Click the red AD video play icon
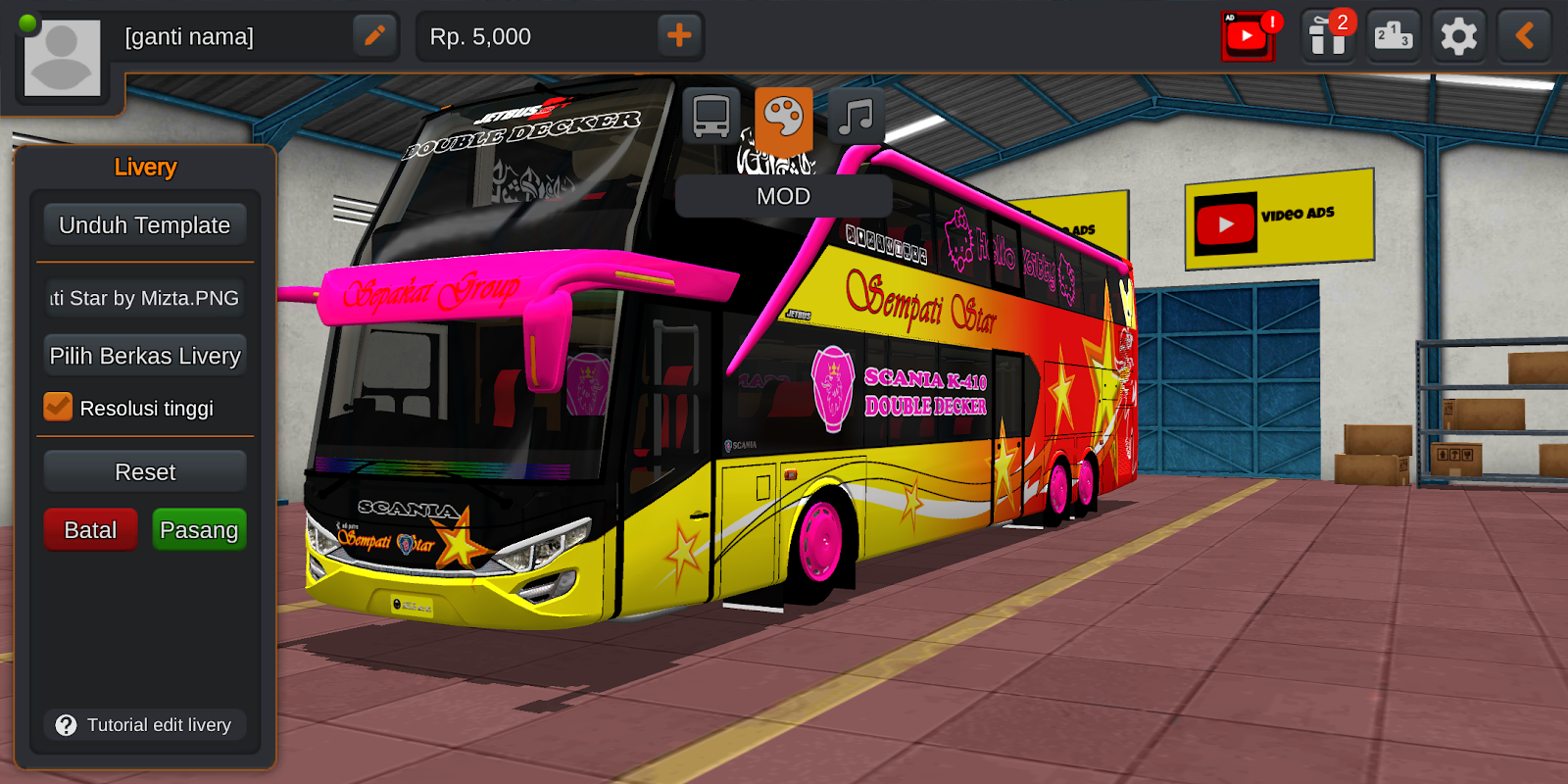 pos(1247,36)
